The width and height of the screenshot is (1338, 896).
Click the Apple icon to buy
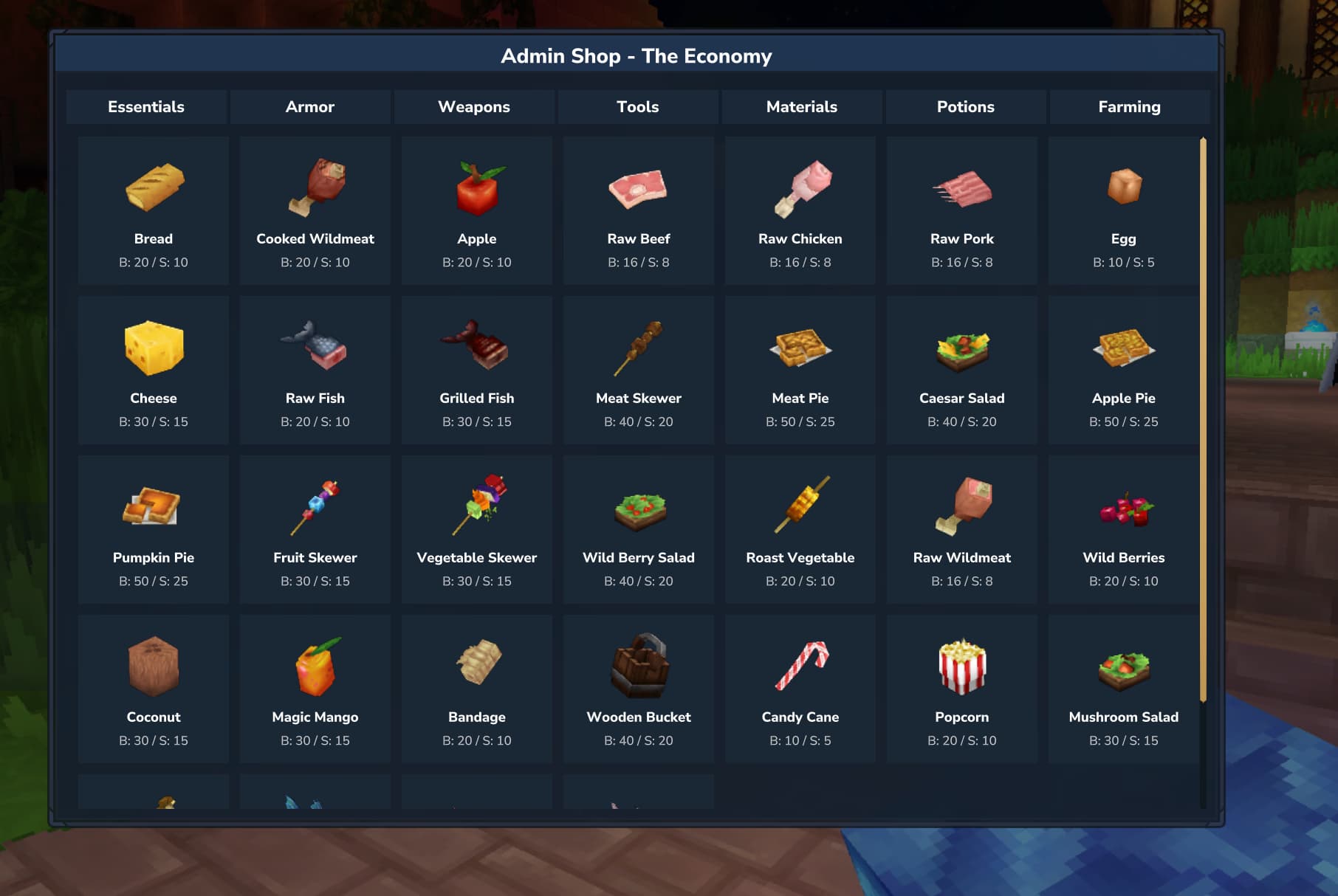pos(476,187)
